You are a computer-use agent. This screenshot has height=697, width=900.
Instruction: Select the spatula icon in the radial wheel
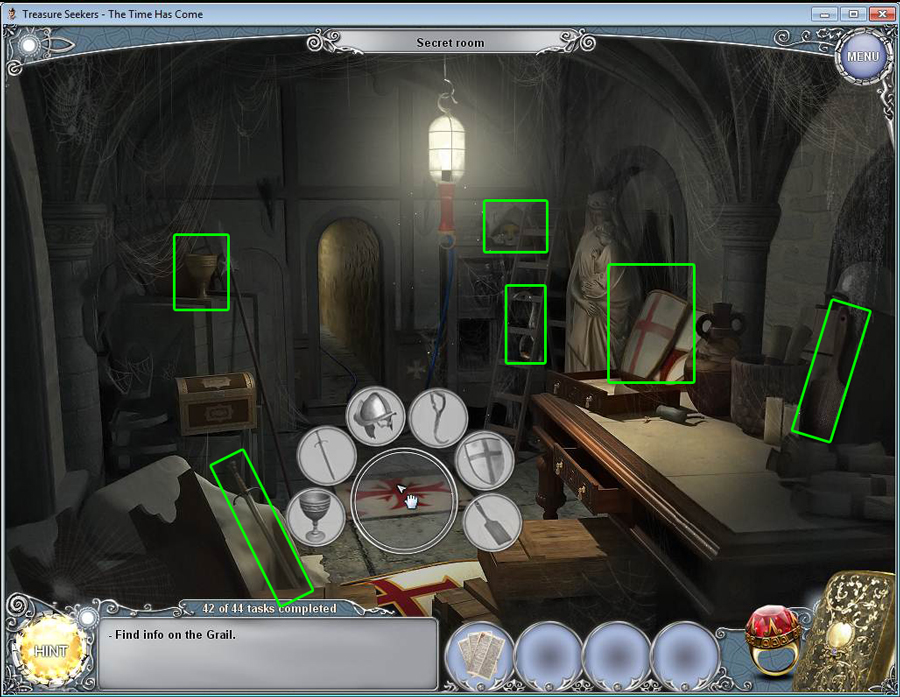(x=492, y=522)
